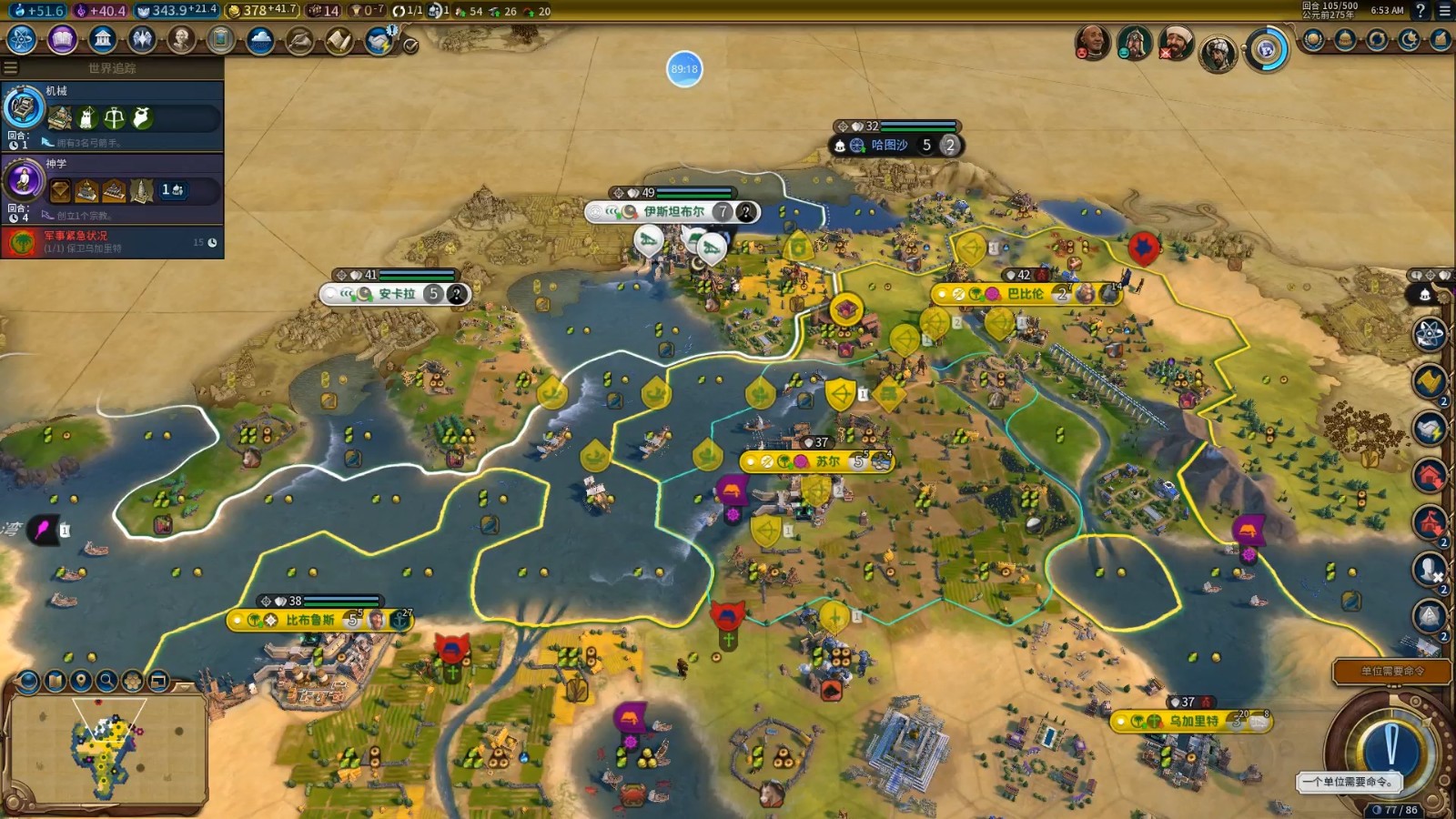Select the 伊斯坦布尔 city banner
Image resolution: width=1456 pixels, height=819 pixels.
[x=673, y=212]
